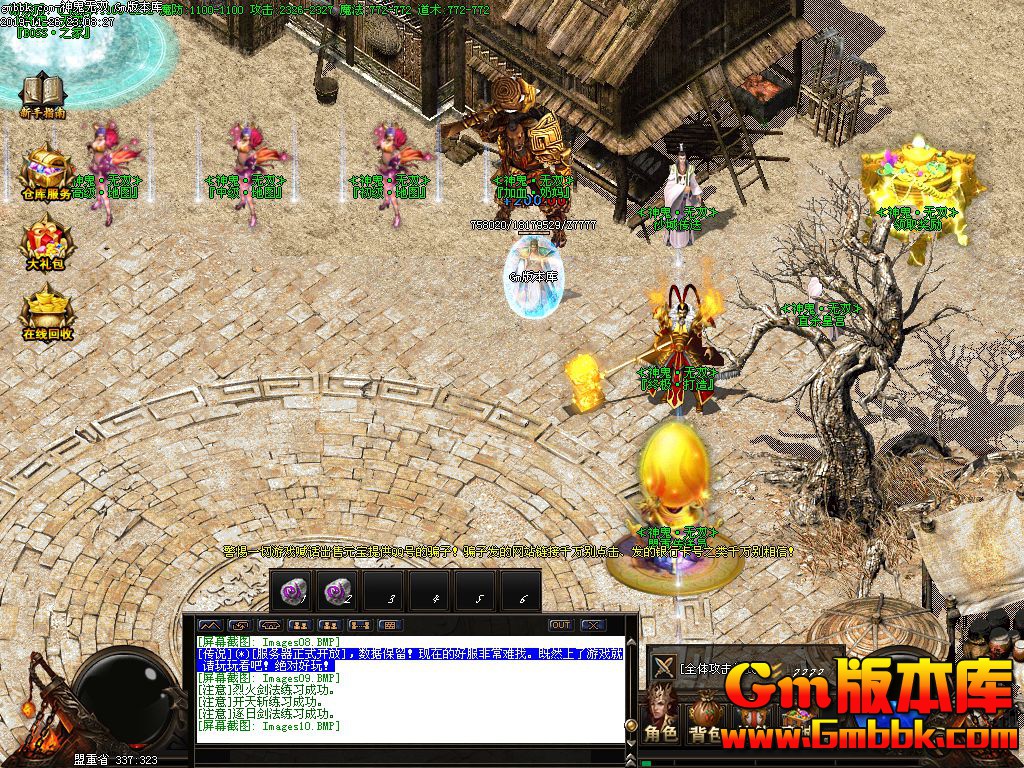
Task: Click the chat scrollbar's round gold handle
Action: (x=631, y=725)
